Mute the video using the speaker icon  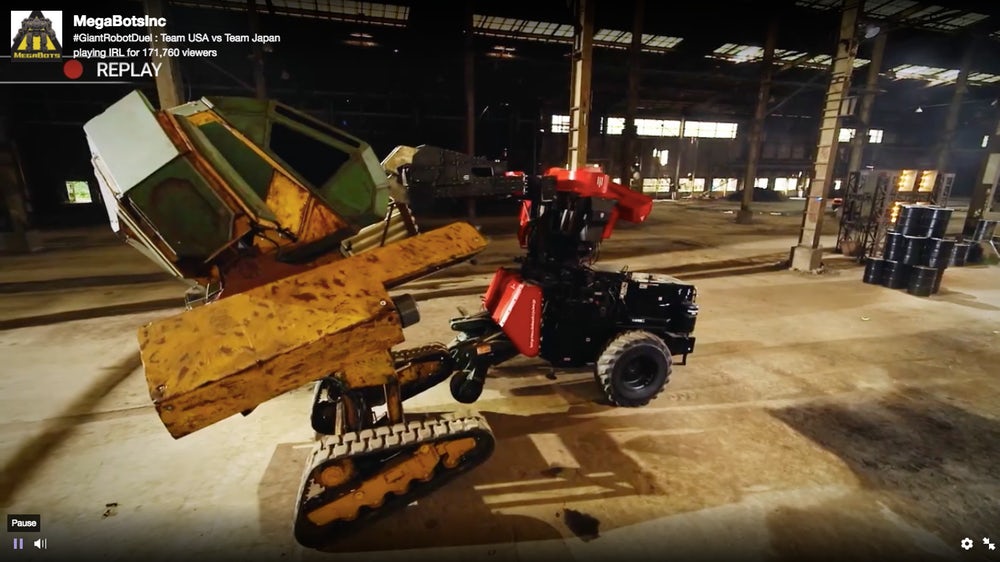coord(40,544)
